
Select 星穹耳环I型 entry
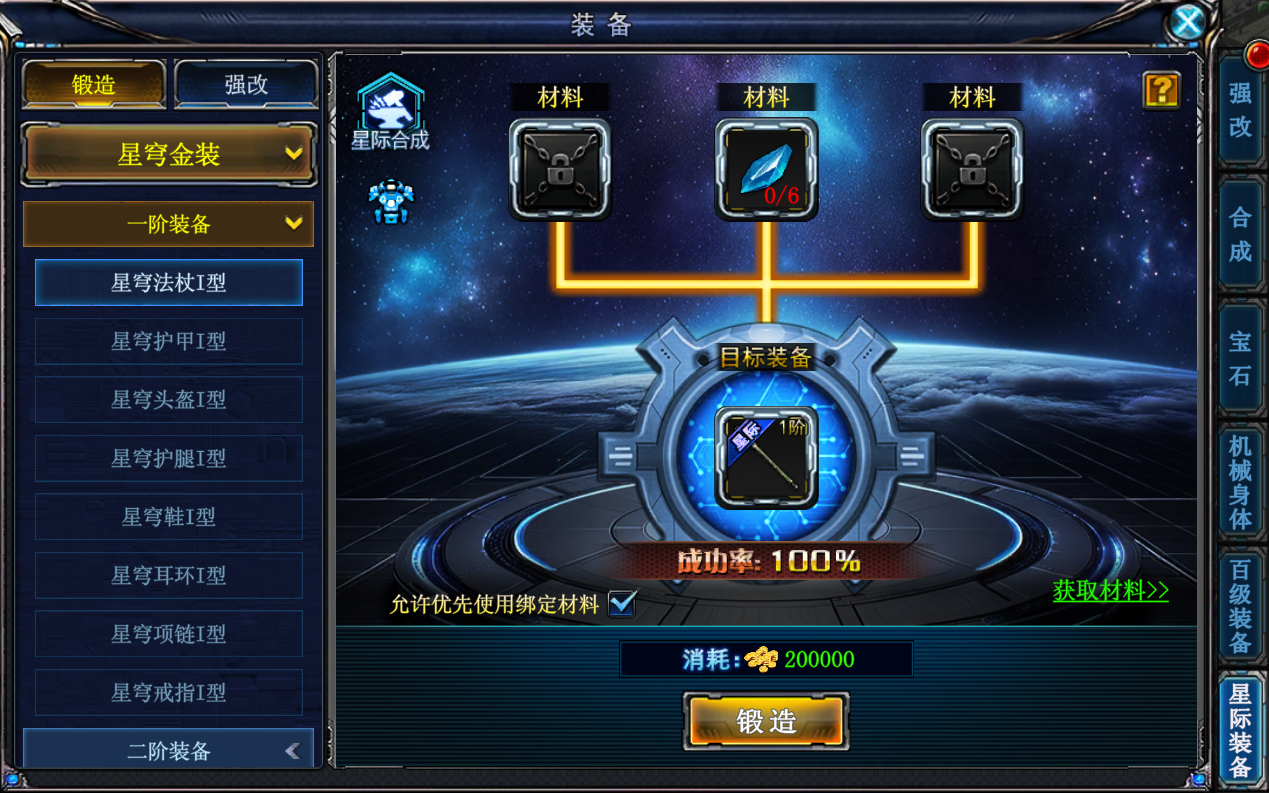(168, 575)
